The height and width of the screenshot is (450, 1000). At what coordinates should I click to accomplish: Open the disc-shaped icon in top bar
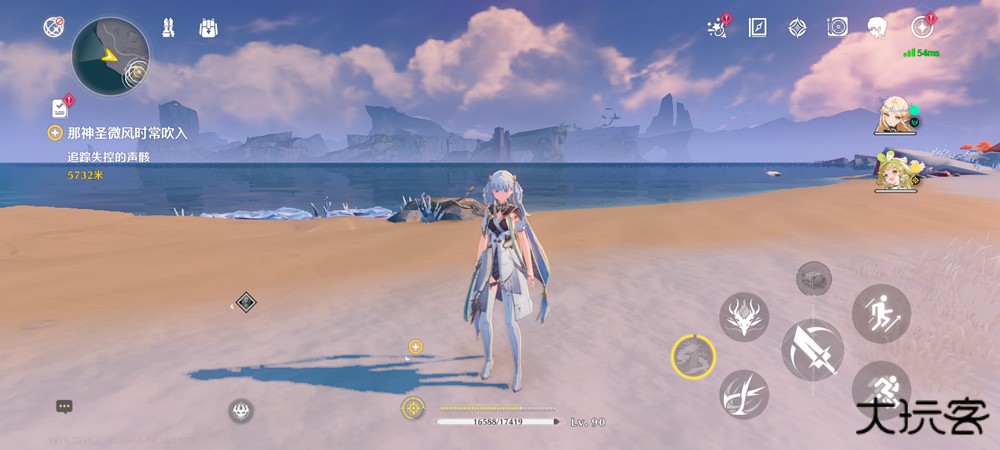point(837,27)
